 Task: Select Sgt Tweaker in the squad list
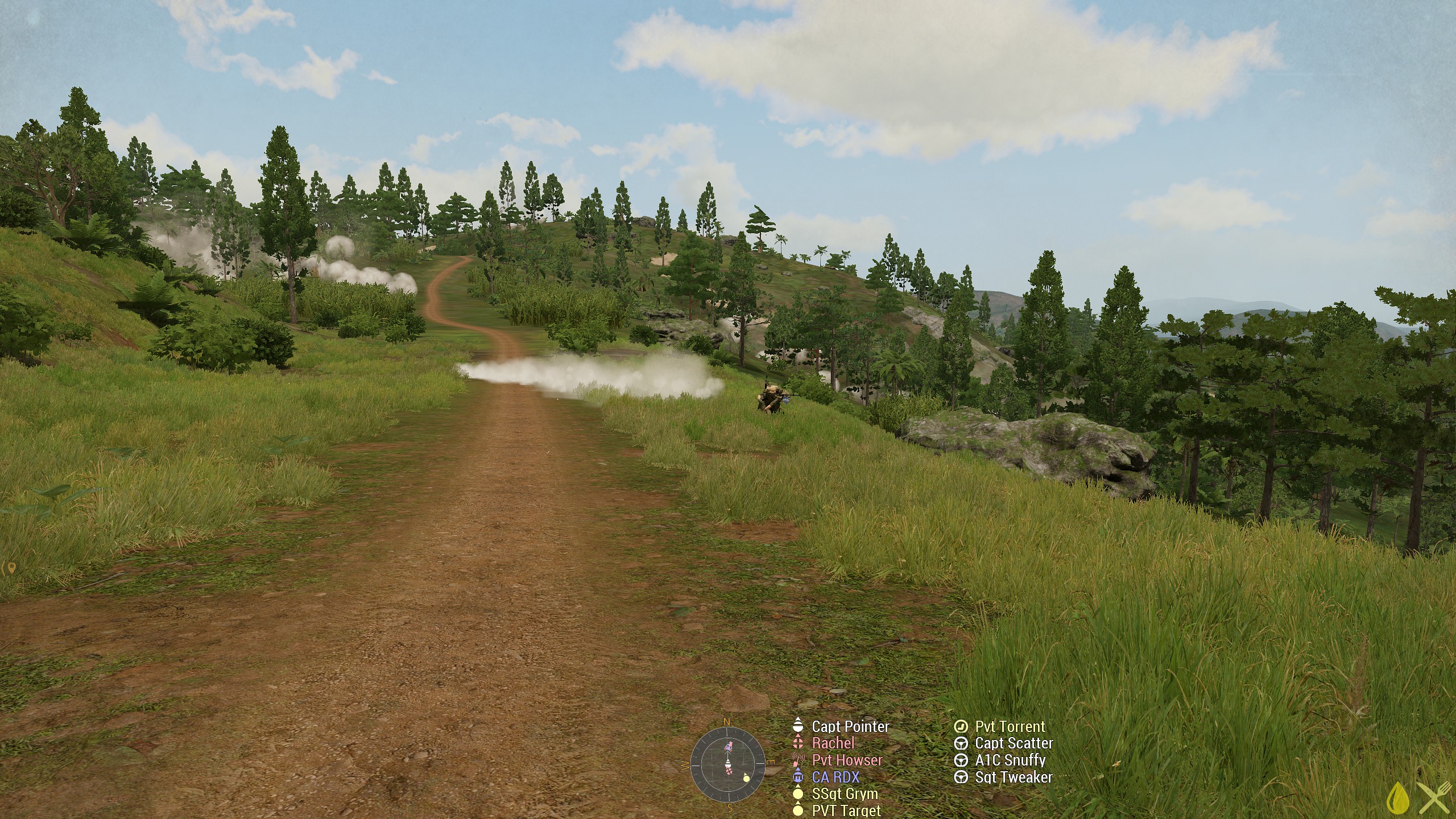tap(1014, 777)
